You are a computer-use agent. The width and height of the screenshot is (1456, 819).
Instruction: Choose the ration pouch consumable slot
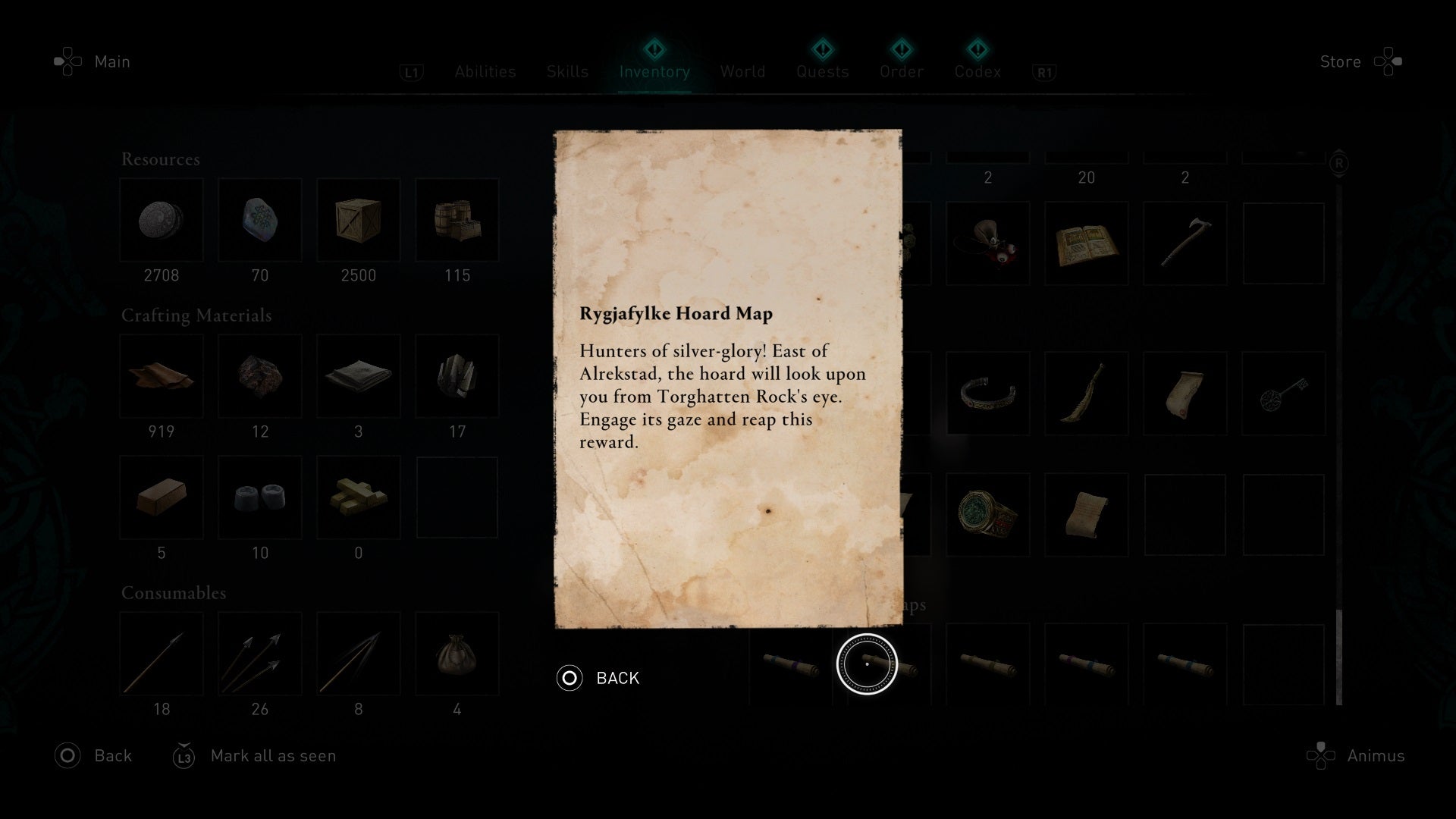pos(457,654)
